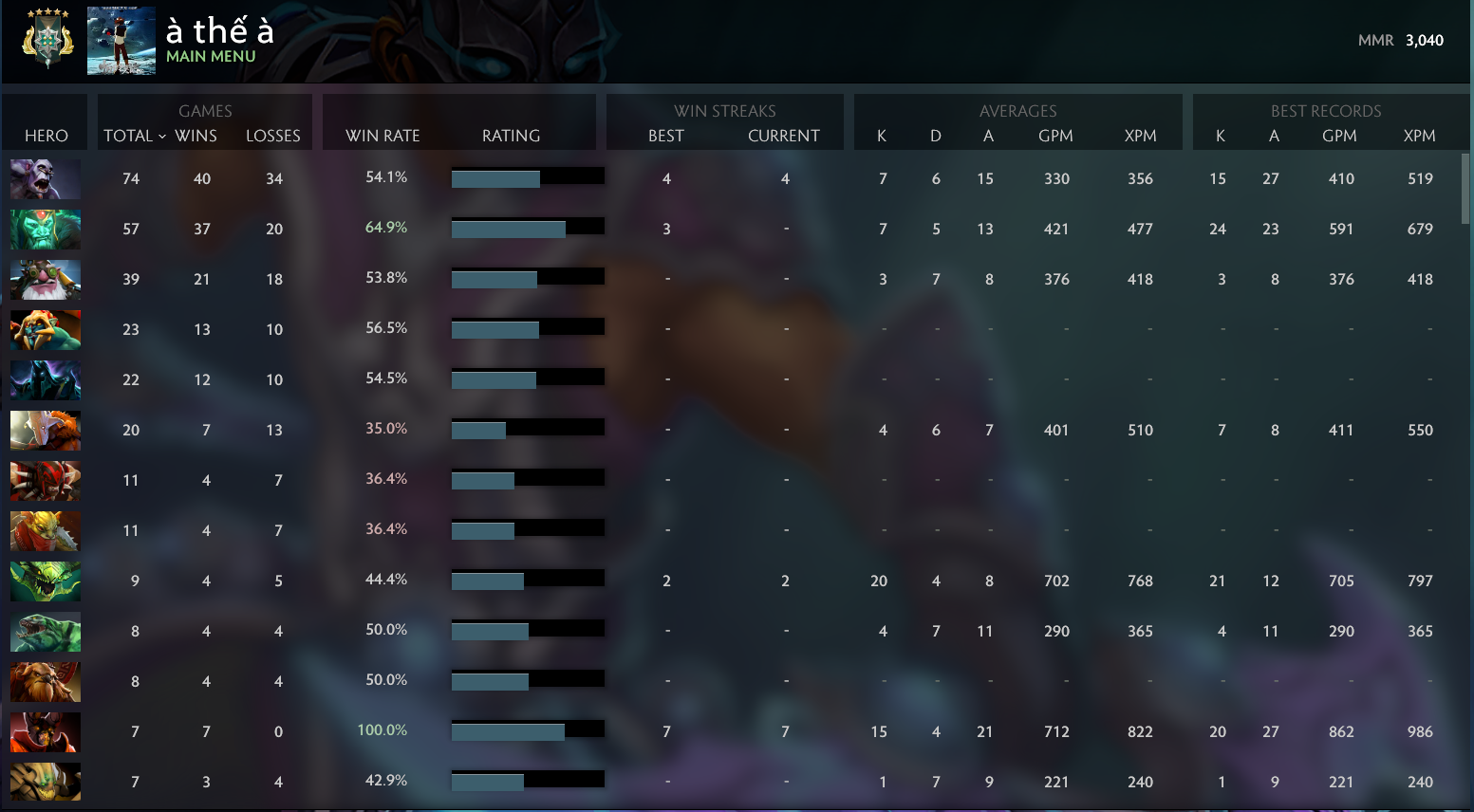
Task: Click the rating bar beside the 64.9% win rate
Action: click(x=528, y=227)
